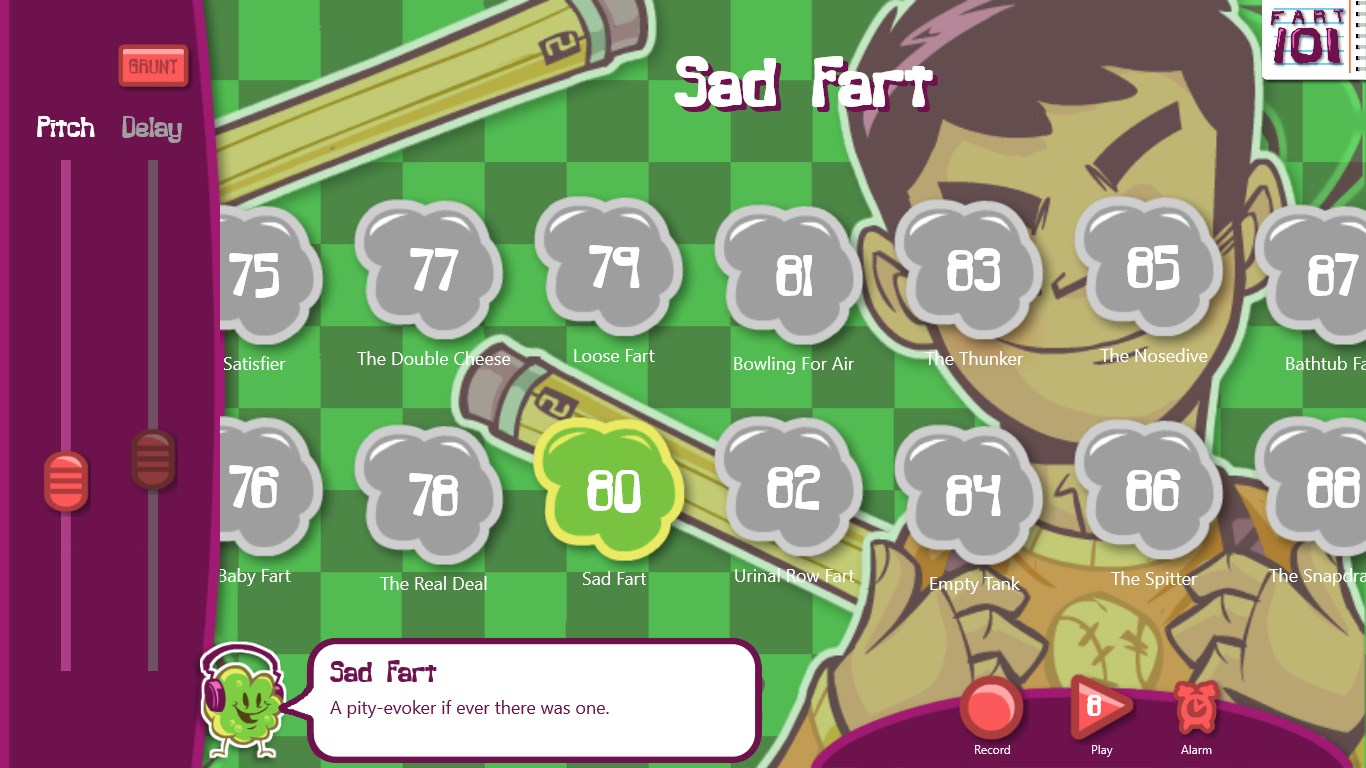Toggle the red Grunt button
The image size is (1366, 768).
click(153, 67)
